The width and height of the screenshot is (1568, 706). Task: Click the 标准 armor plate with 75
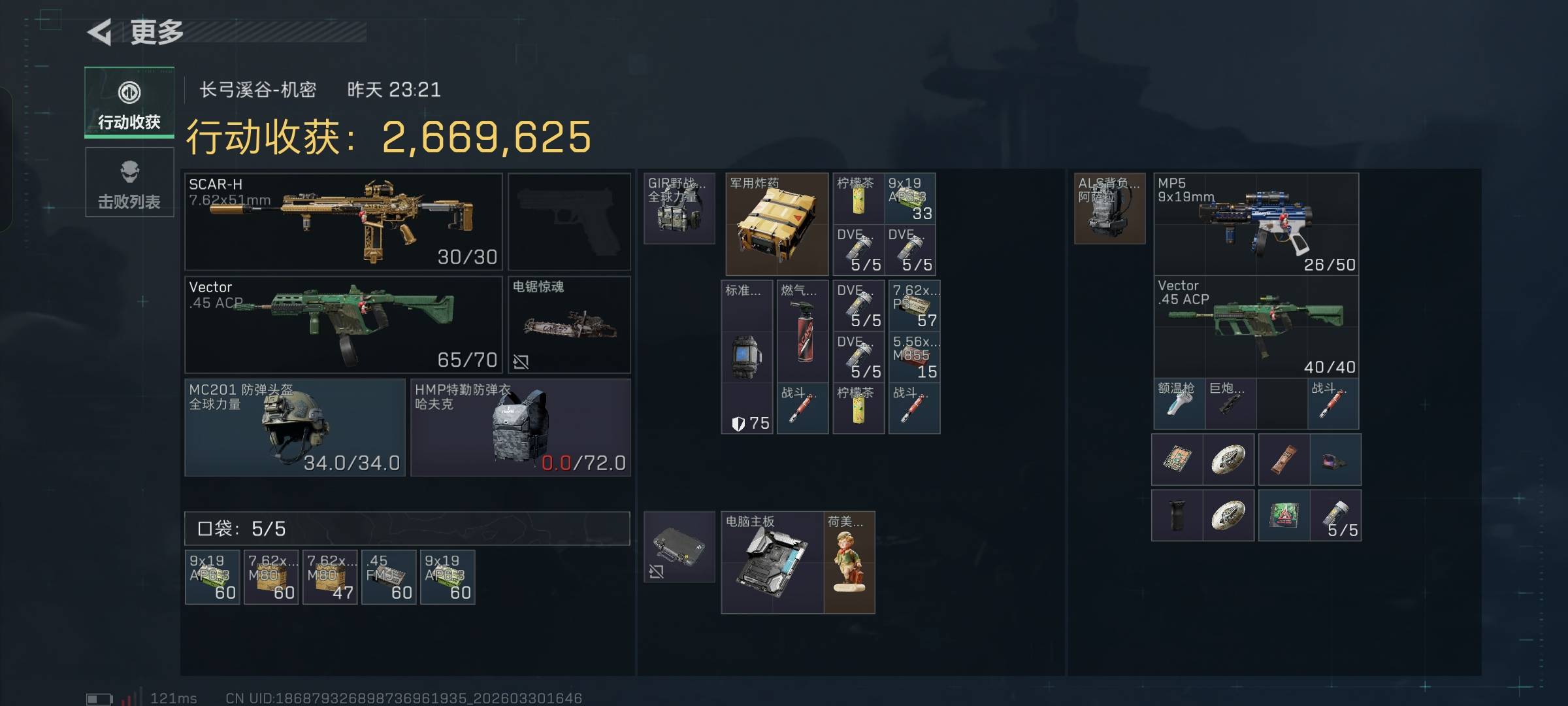(x=747, y=357)
